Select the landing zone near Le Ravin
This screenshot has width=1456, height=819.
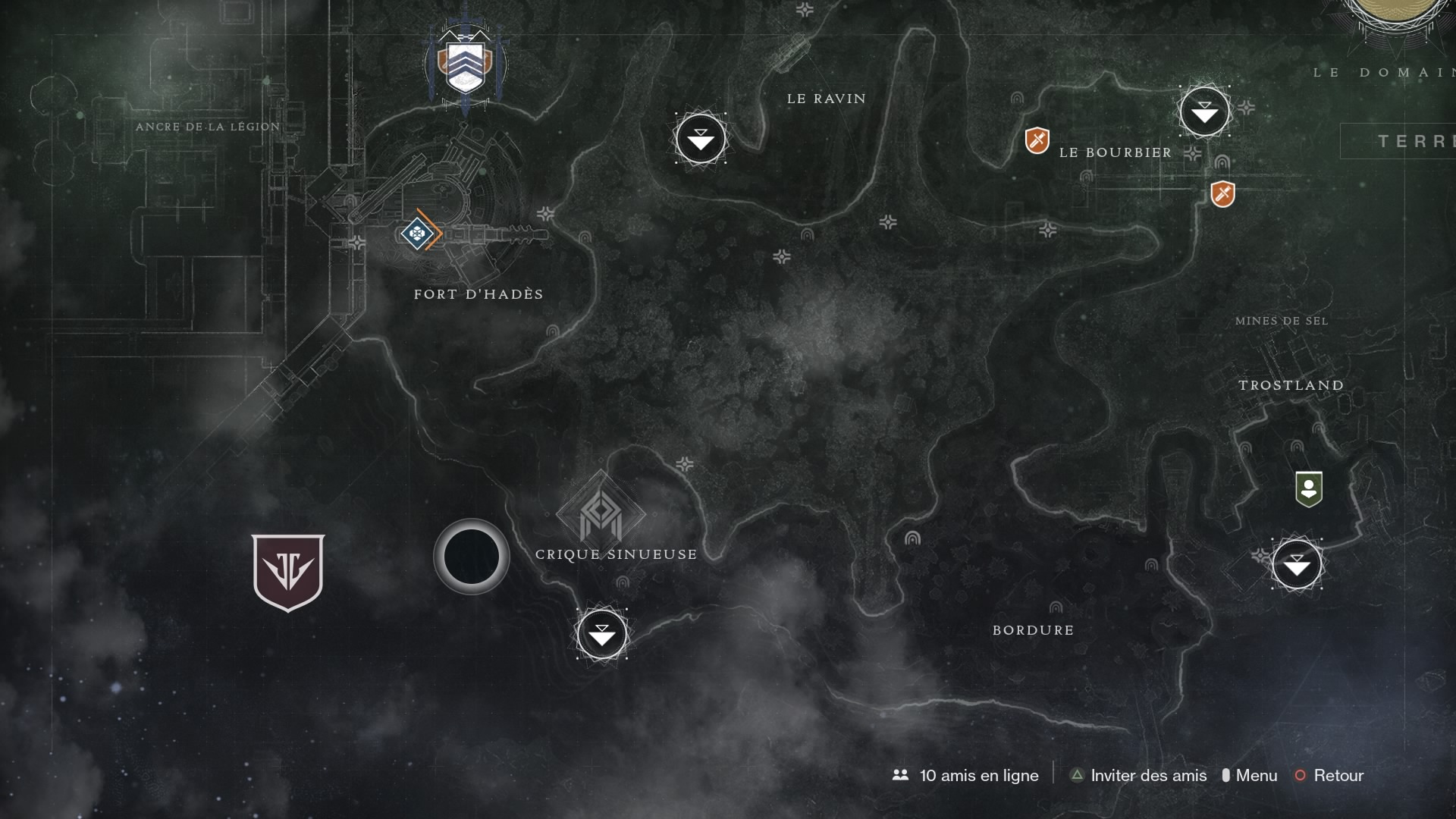(x=700, y=139)
